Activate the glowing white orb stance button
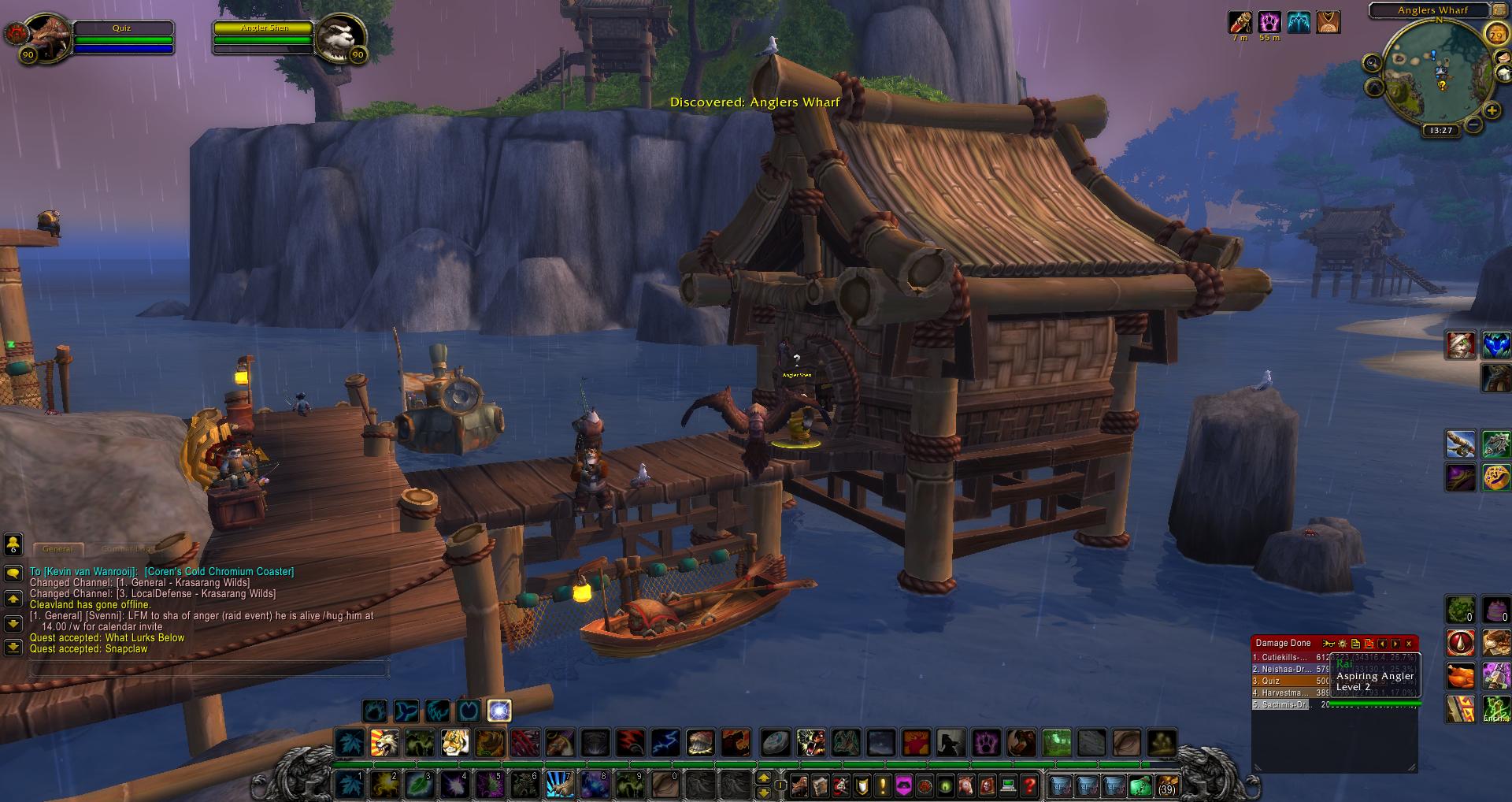Screen dimensions: 1512x802 coord(499,711)
